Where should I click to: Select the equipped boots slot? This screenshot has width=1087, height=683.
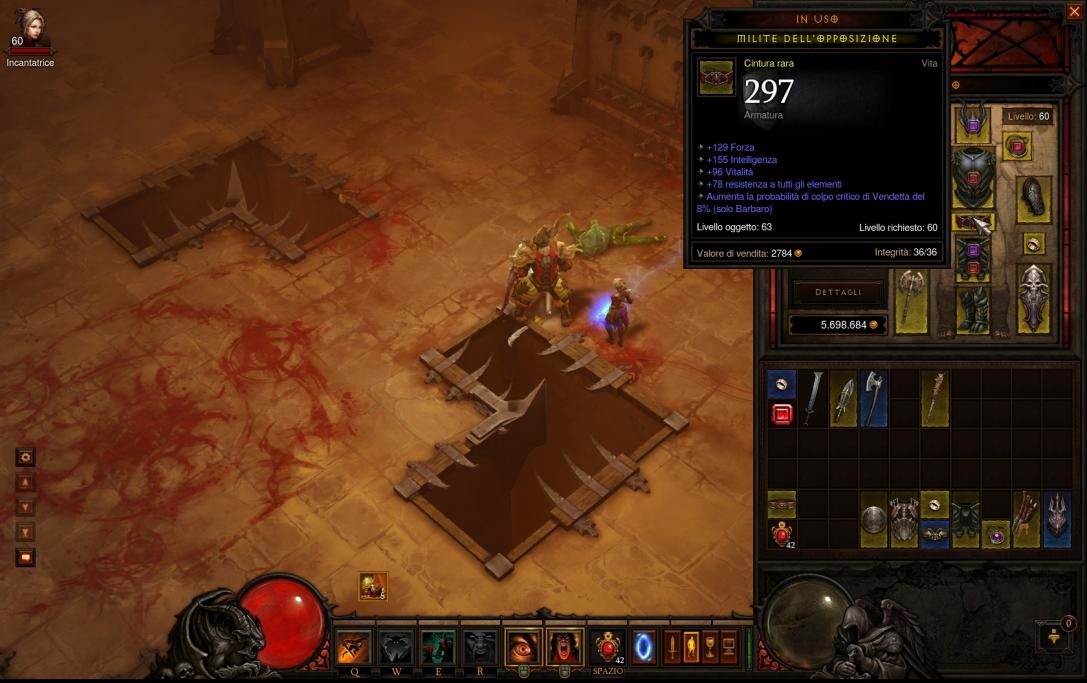coord(971,309)
